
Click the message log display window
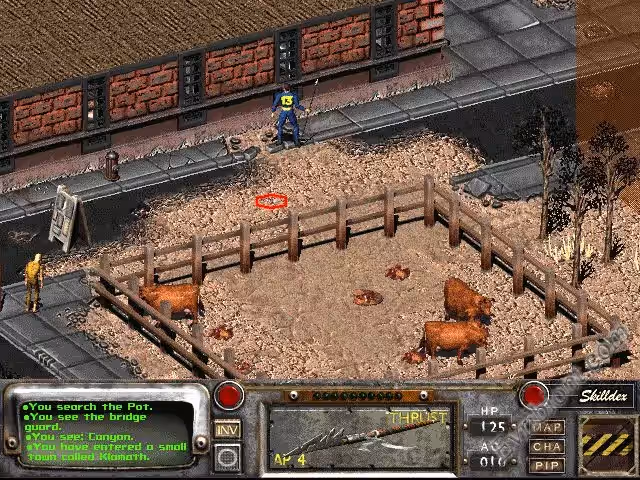[x=109, y=431]
